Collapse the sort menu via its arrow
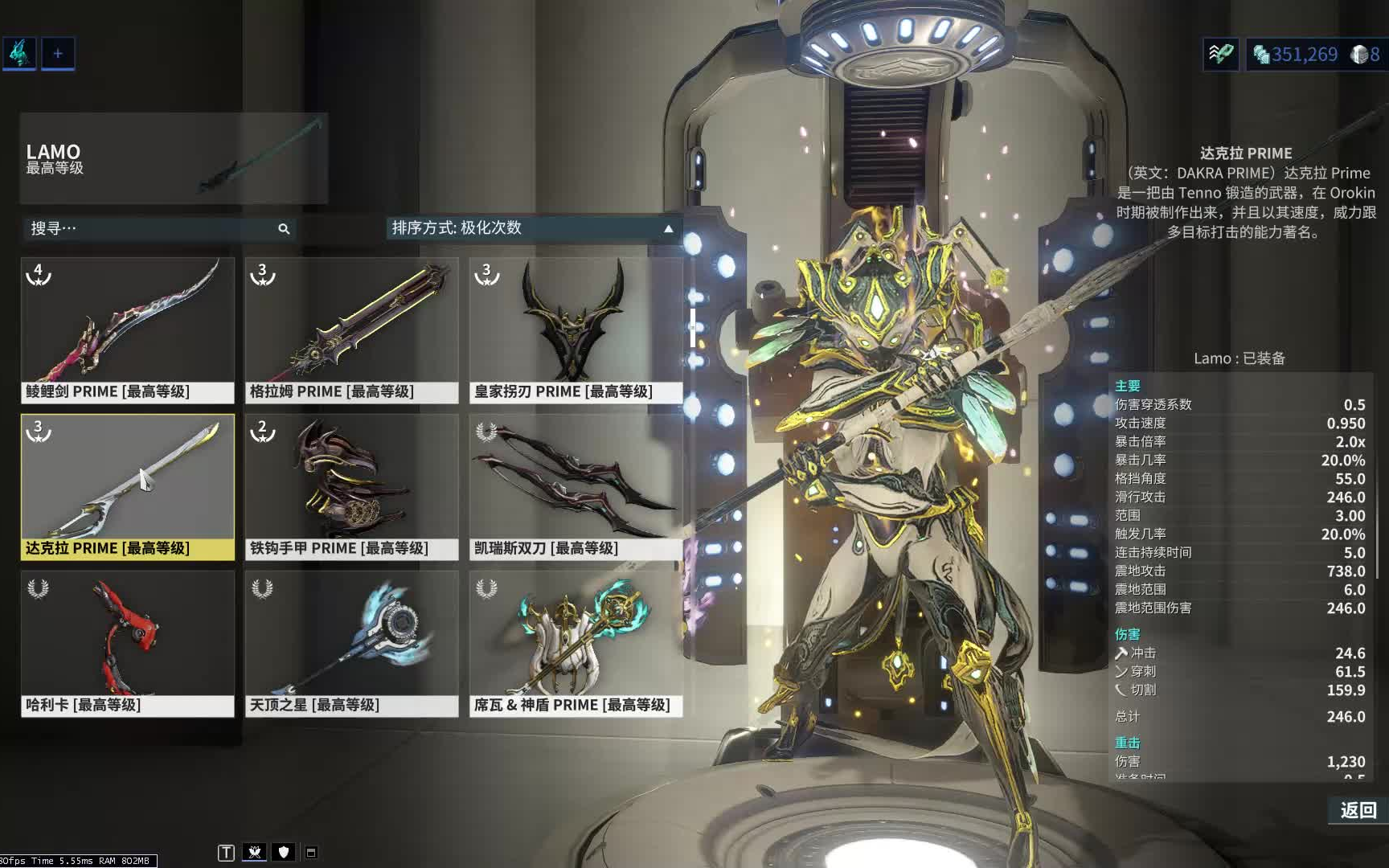Image resolution: width=1389 pixels, height=868 pixels. point(667,228)
